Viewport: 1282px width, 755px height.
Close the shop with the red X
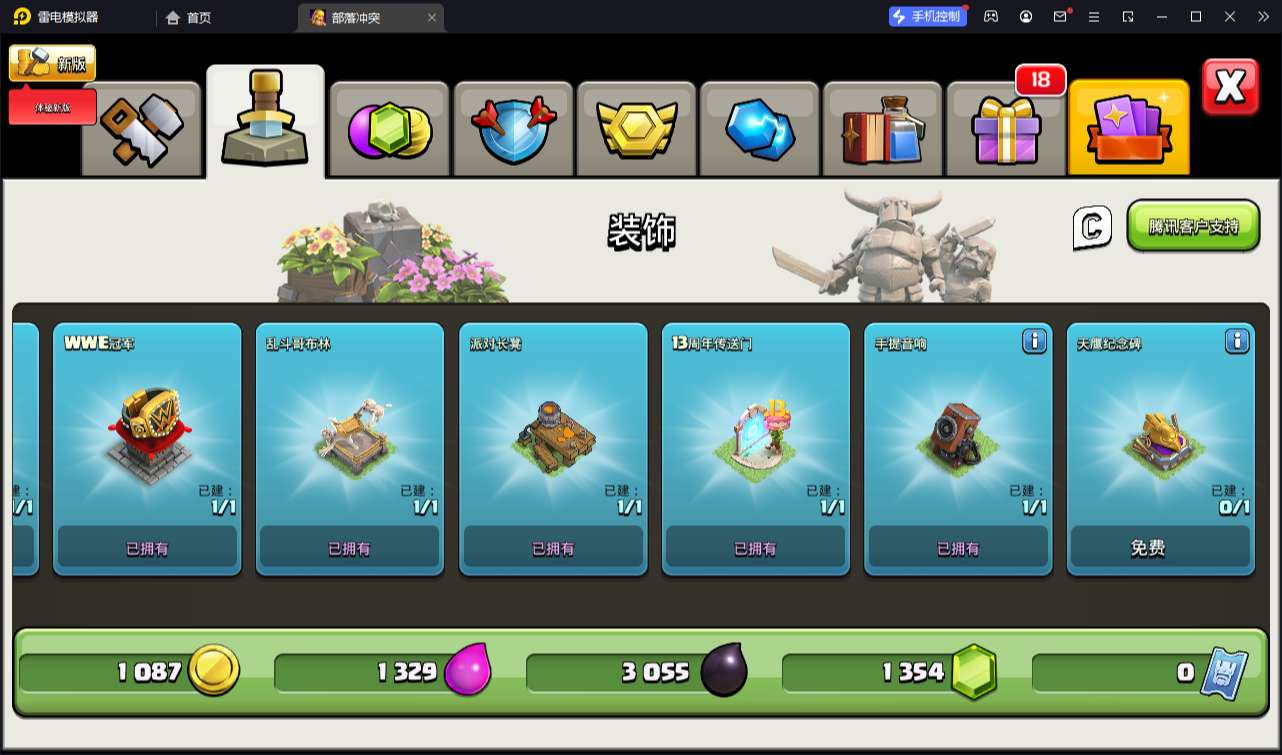(x=1230, y=87)
